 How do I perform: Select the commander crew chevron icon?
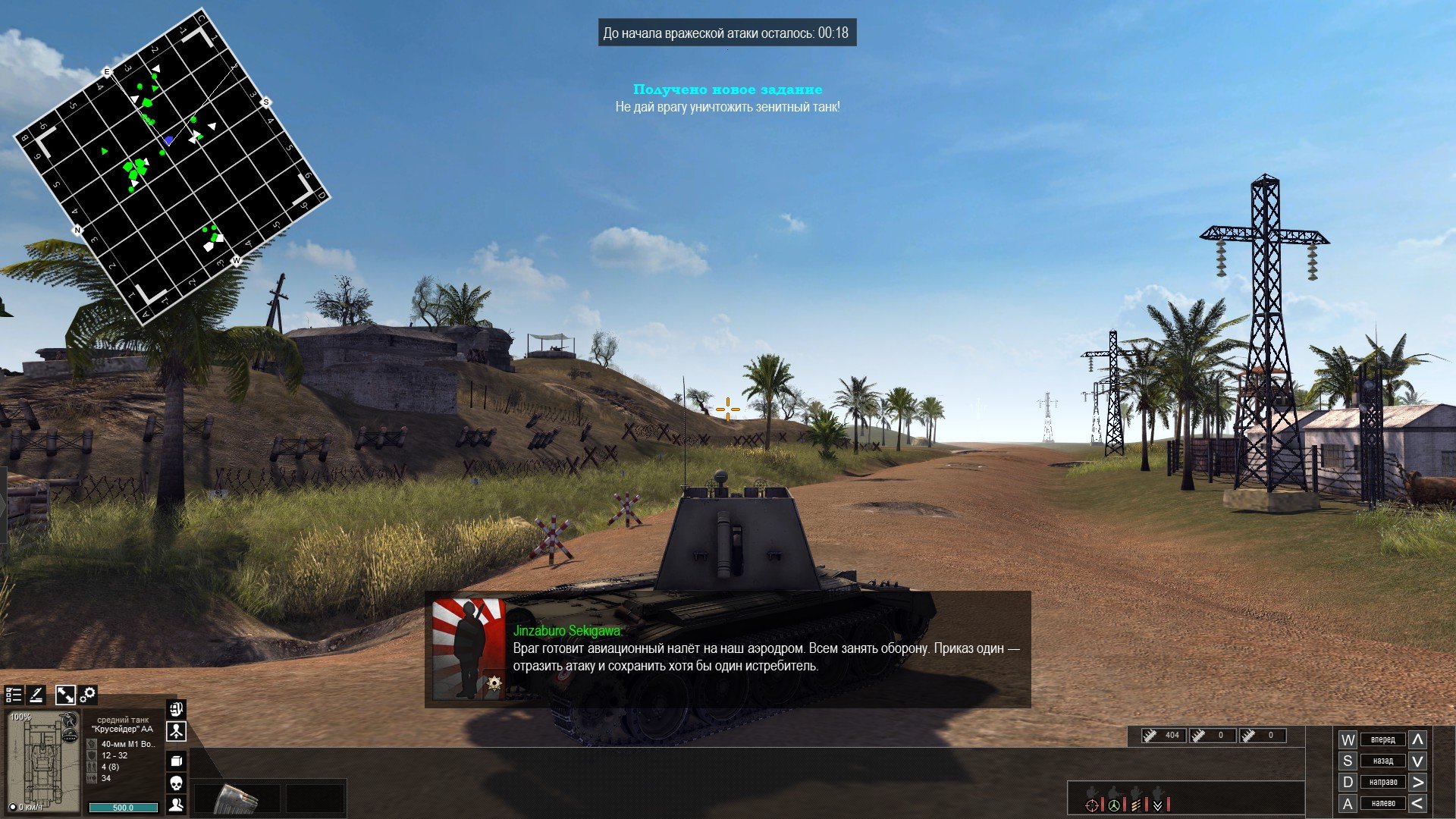tap(1158, 804)
